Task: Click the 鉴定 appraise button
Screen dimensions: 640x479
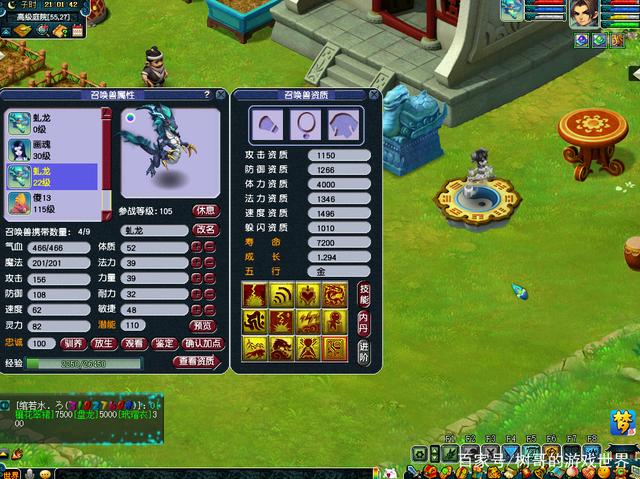Action: [x=164, y=343]
